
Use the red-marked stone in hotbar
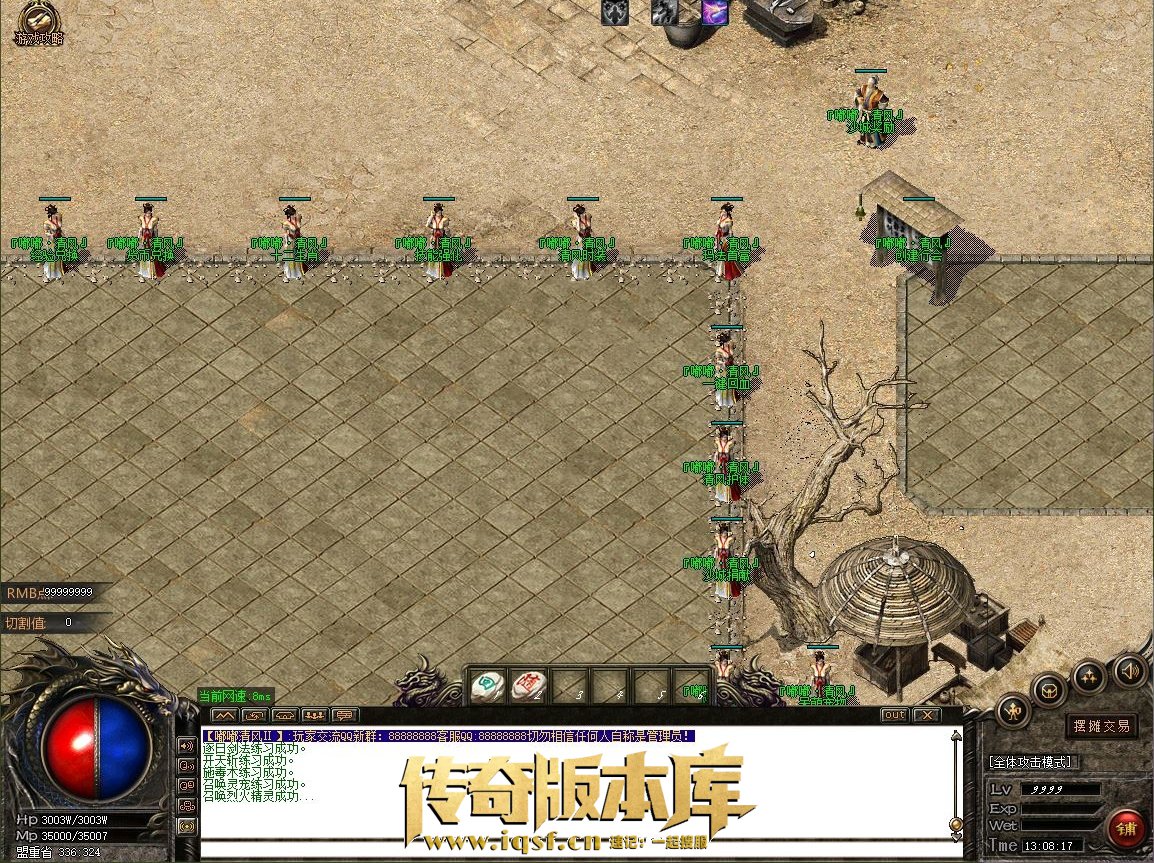[527, 684]
